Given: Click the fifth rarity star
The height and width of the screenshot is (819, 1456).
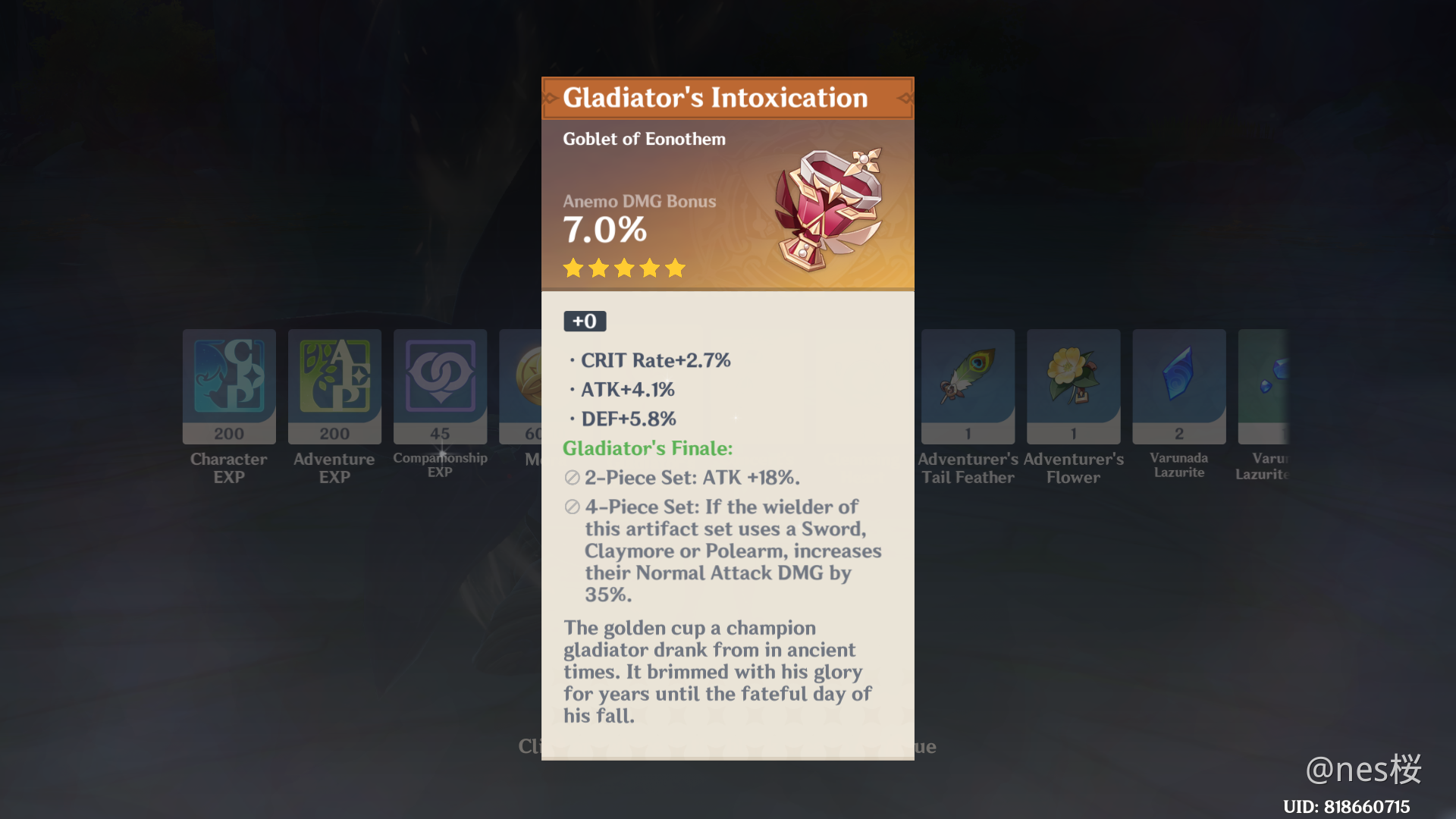Looking at the screenshot, I should [x=675, y=268].
